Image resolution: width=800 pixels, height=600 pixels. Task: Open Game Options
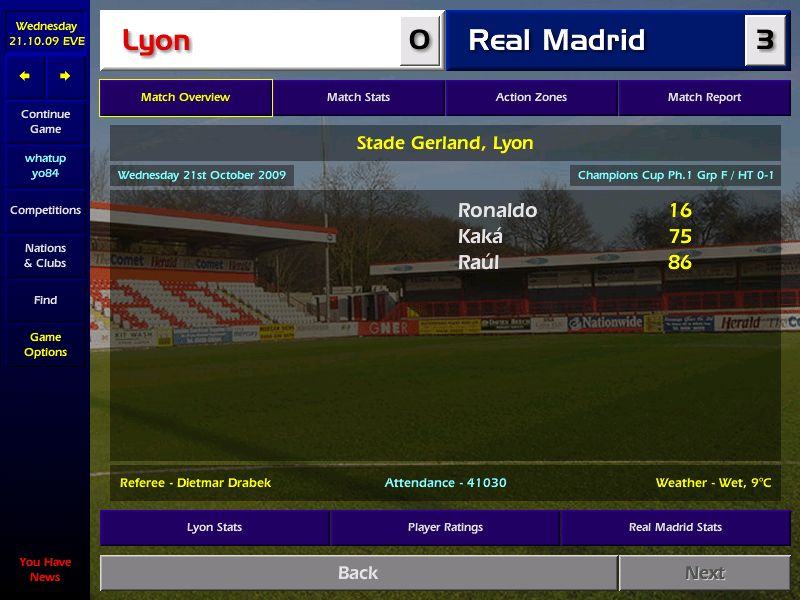[x=45, y=345]
